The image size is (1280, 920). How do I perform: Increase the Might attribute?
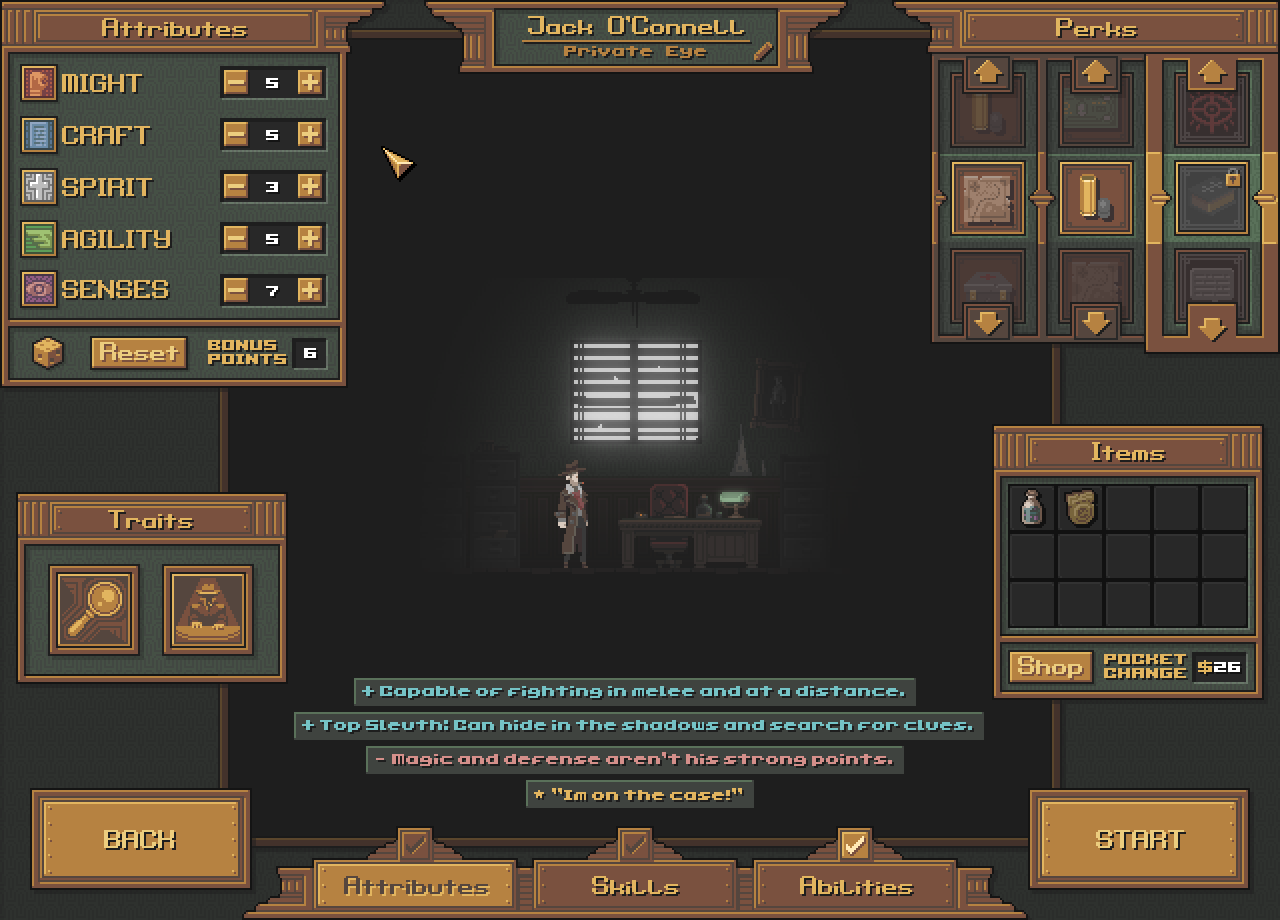click(x=310, y=83)
